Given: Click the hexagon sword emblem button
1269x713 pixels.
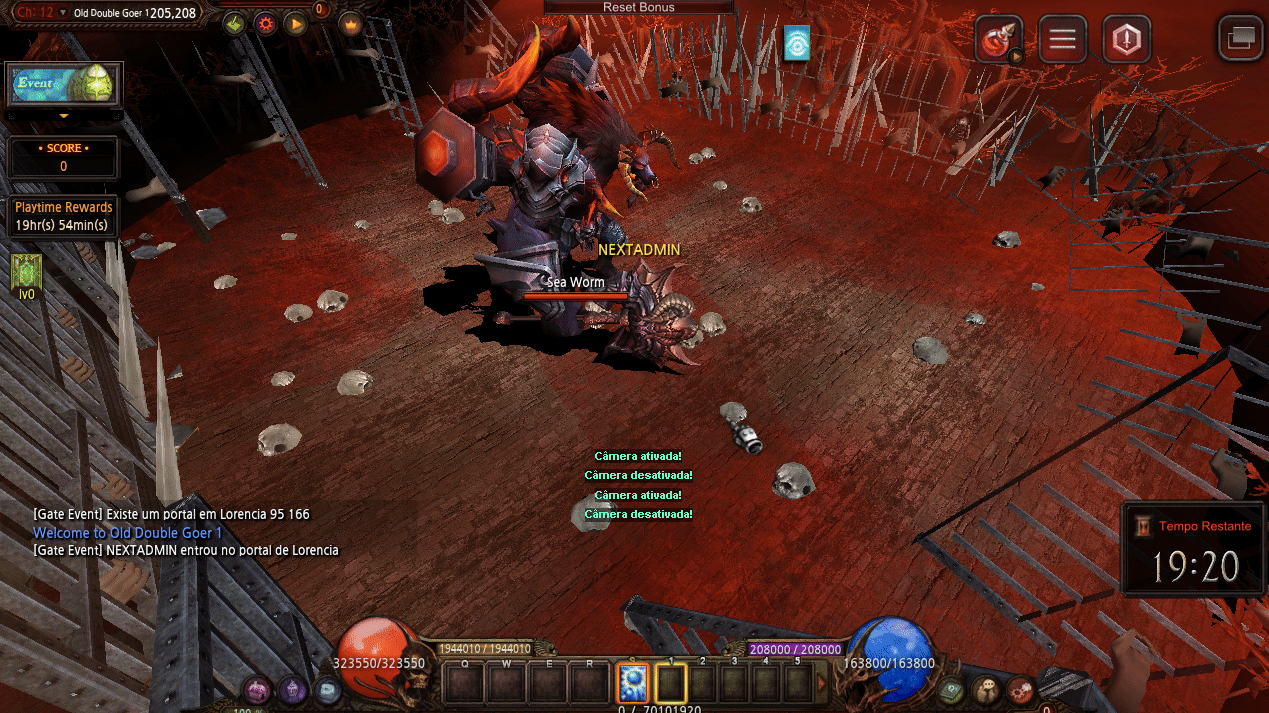Looking at the screenshot, I should [x=1126, y=40].
